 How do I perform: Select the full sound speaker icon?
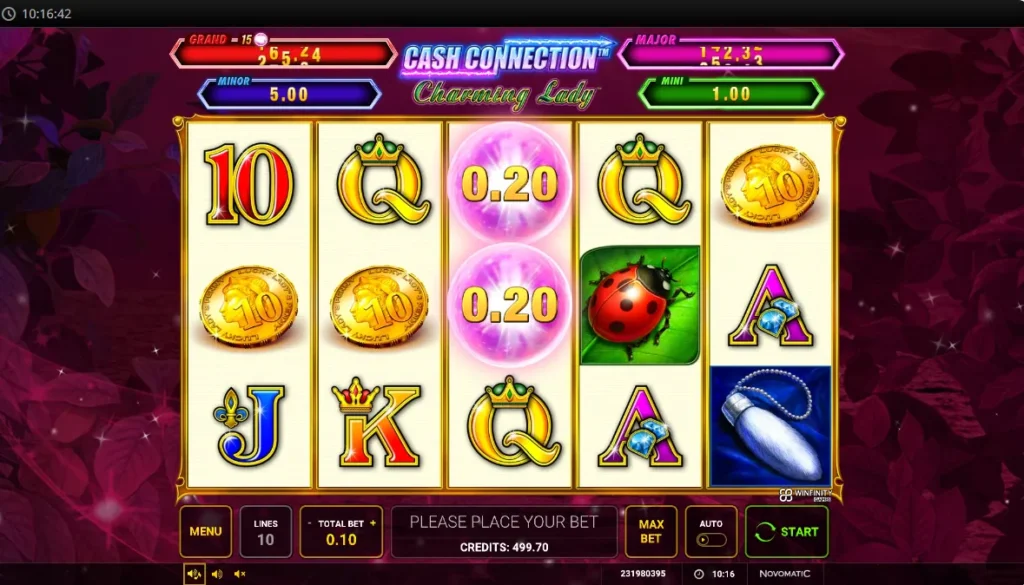coord(194,574)
